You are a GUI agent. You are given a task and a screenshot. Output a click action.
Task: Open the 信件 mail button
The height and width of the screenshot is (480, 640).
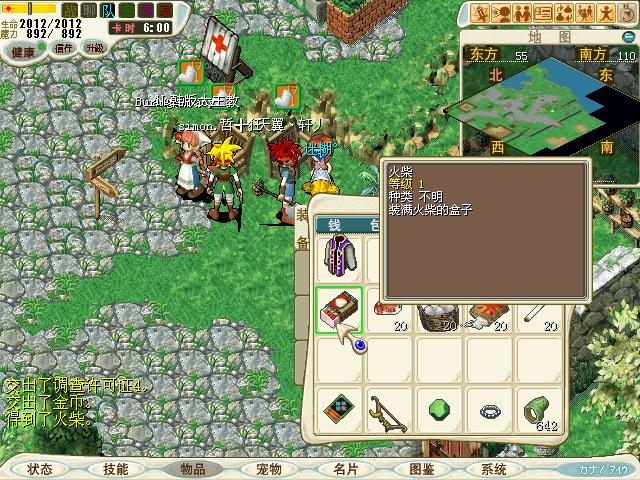point(64,48)
